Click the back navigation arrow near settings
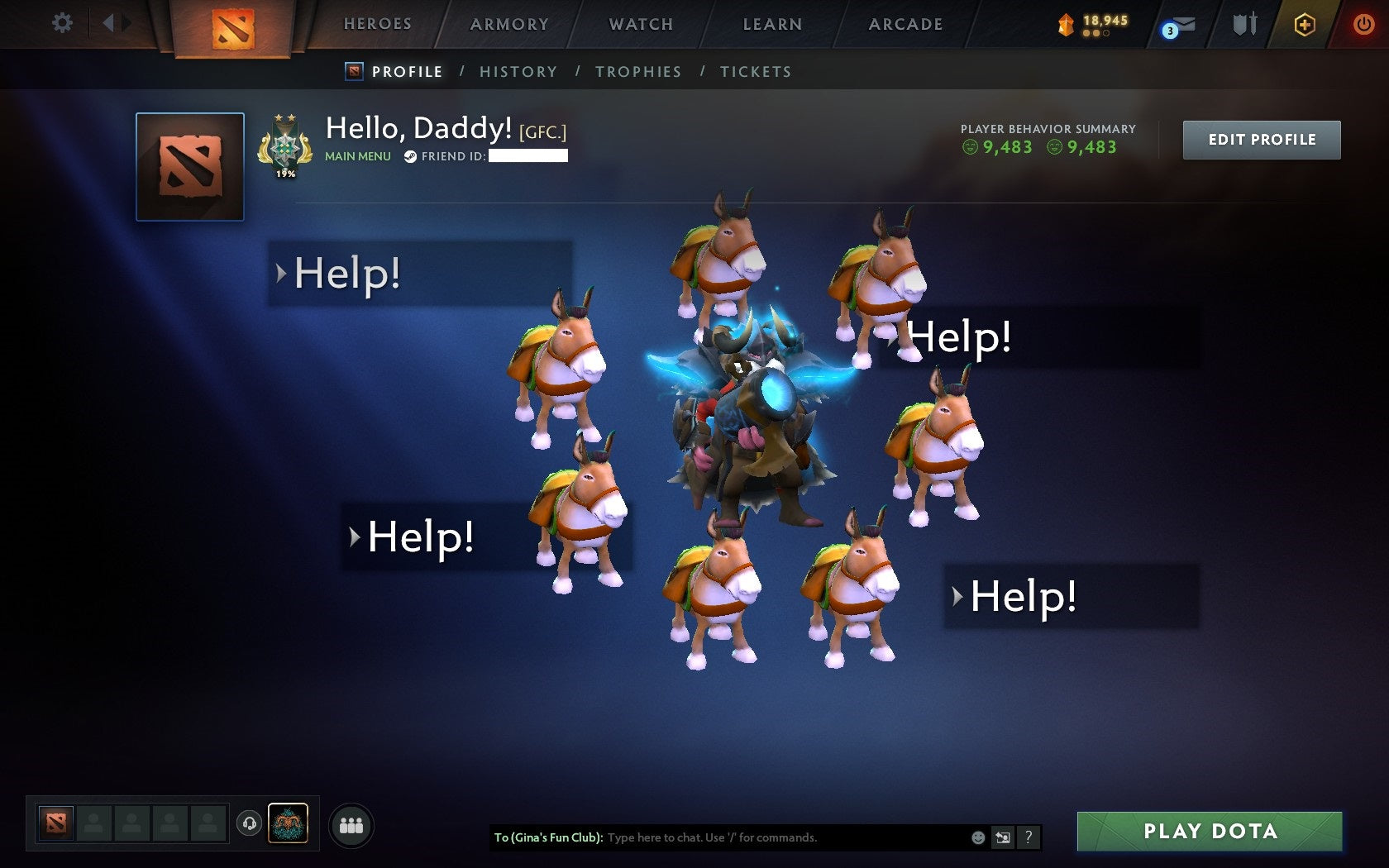 click(112, 23)
